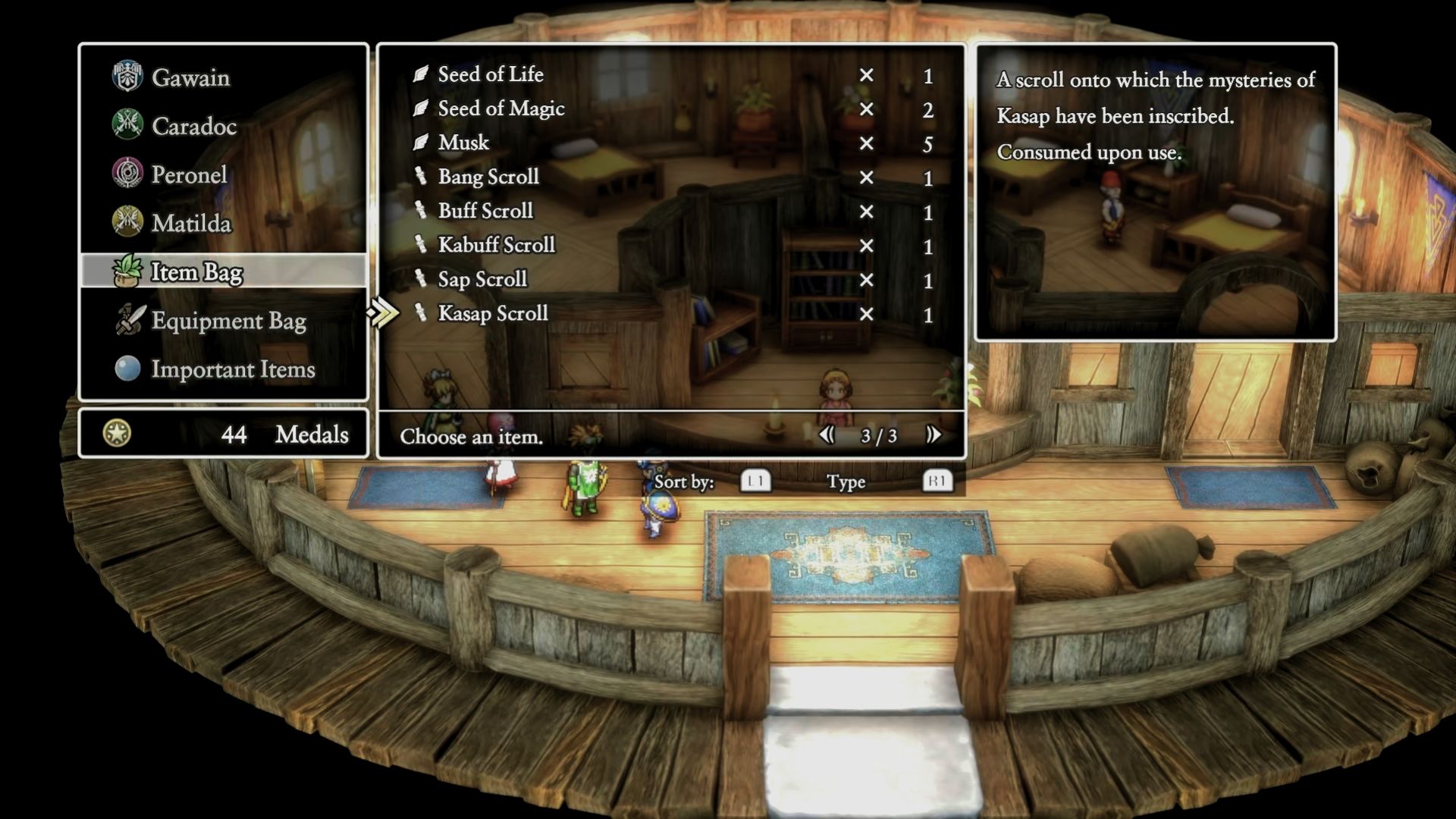1456x819 pixels.
Task: Open Peronel's inventory
Action: pos(189,174)
